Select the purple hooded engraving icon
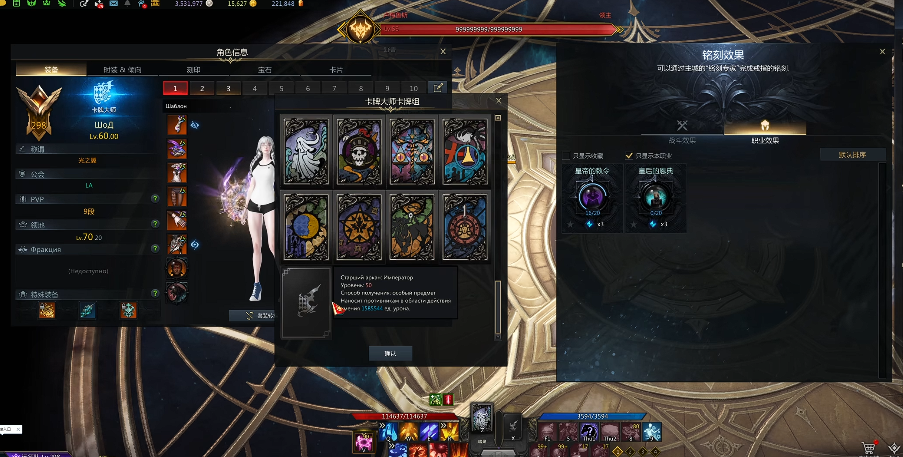The image size is (903, 457). coord(590,198)
